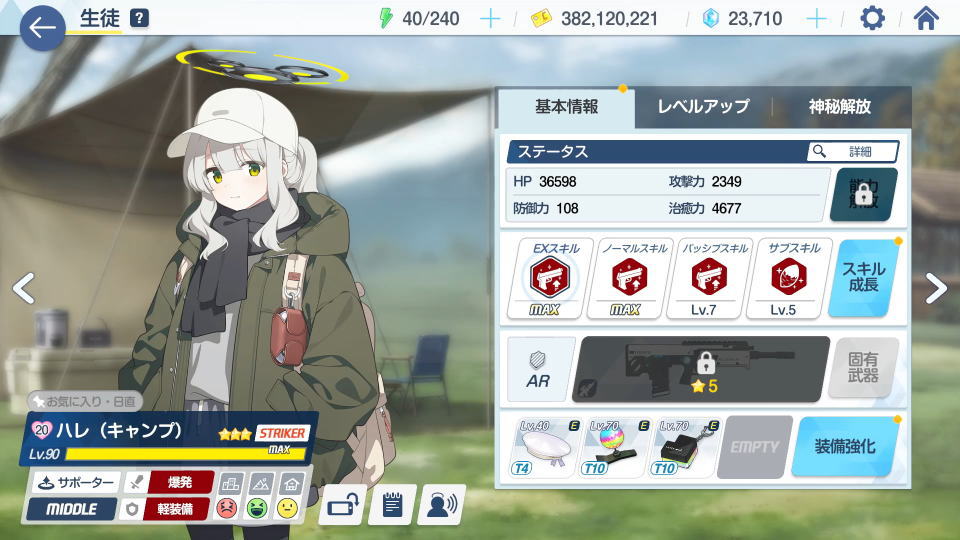Viewport: 960px width, 540px height.
Task: Open 装備強化 equipment enhancement
Action: (x=844, y=446)
